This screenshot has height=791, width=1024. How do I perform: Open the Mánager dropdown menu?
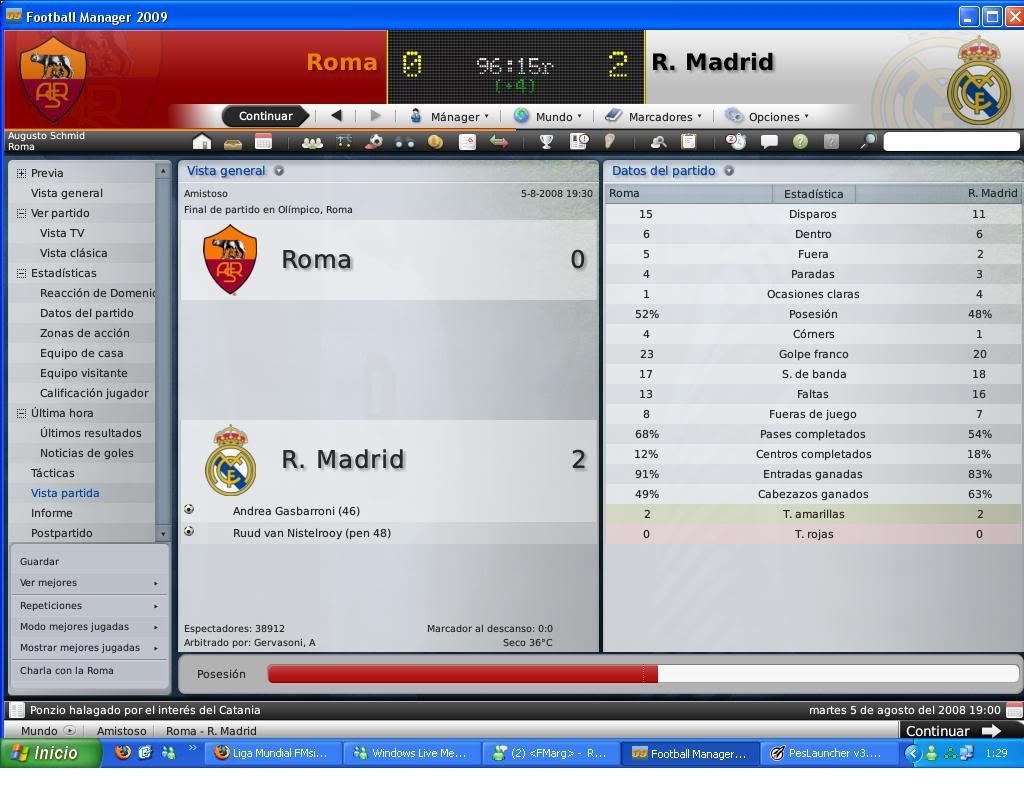449,116
